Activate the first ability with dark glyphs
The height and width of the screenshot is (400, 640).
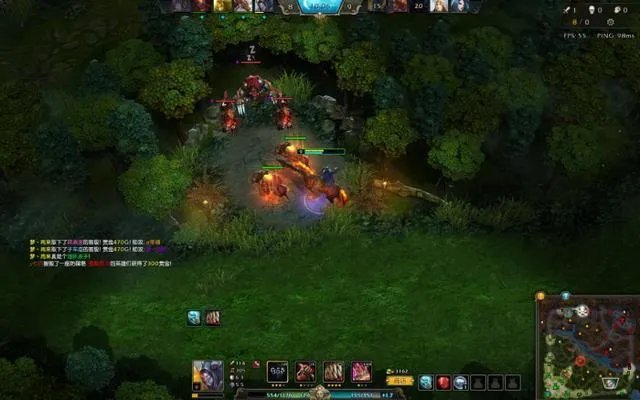pos(278,372)
